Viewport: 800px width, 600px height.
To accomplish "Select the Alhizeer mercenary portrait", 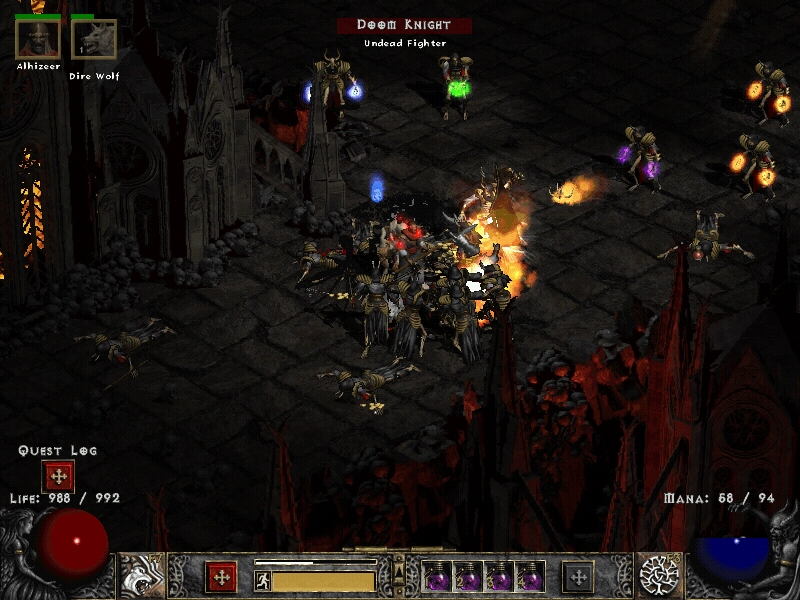I will pyautogui.click(x=37, y=39).
